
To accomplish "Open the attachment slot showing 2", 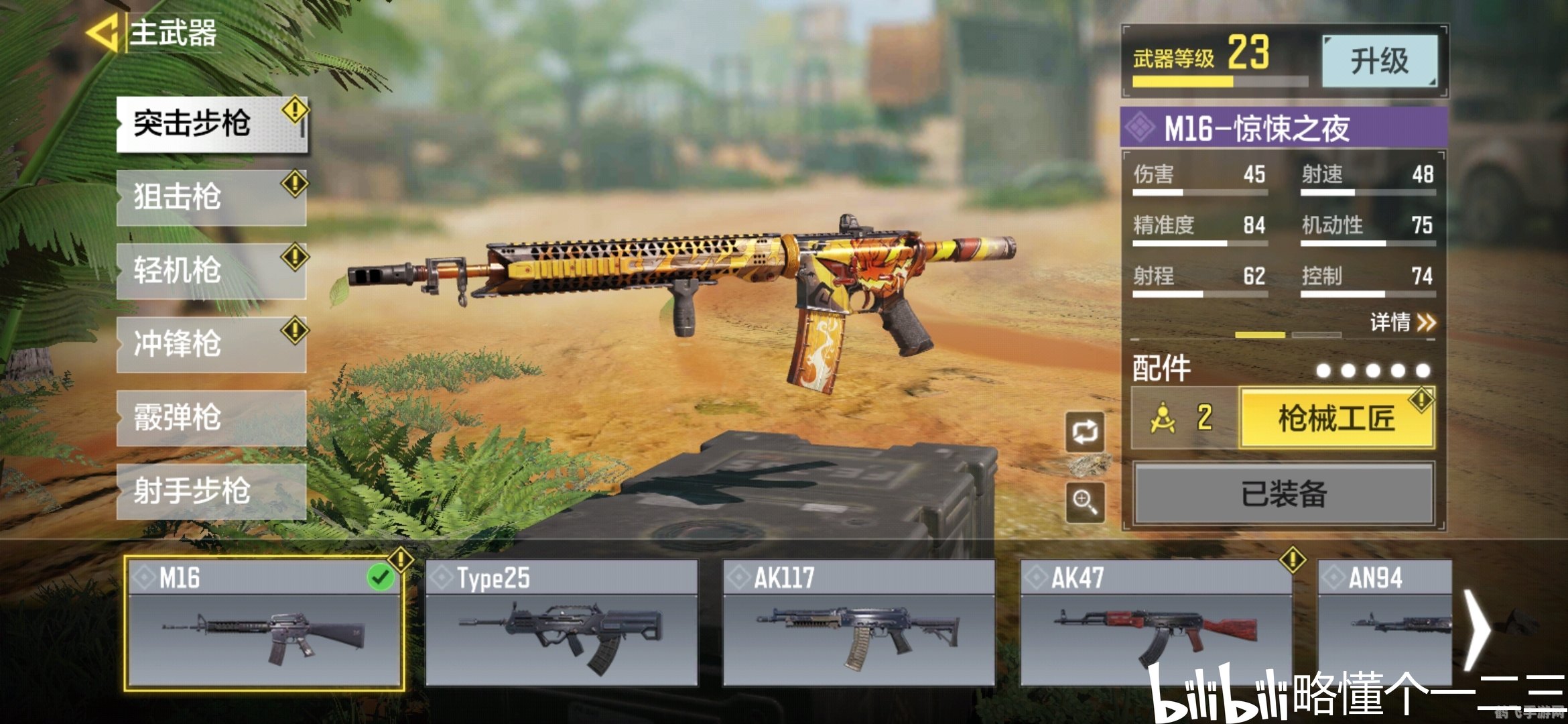I will click(1184, 418).
